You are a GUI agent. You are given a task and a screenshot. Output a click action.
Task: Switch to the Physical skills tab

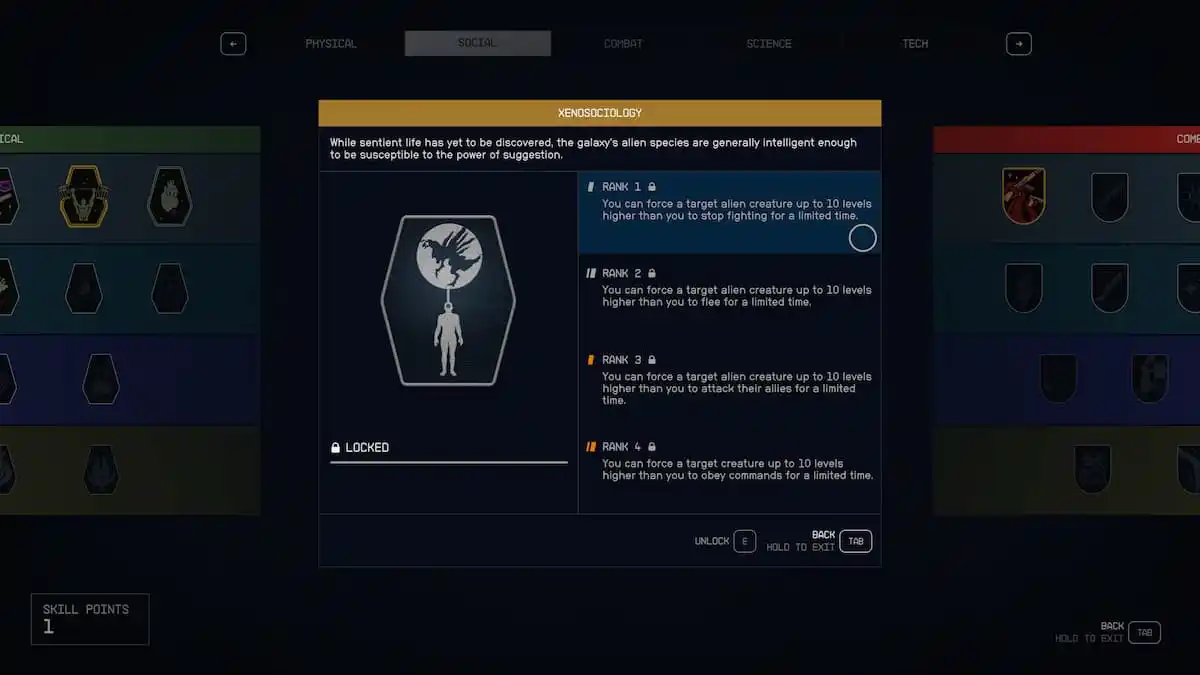330,44
